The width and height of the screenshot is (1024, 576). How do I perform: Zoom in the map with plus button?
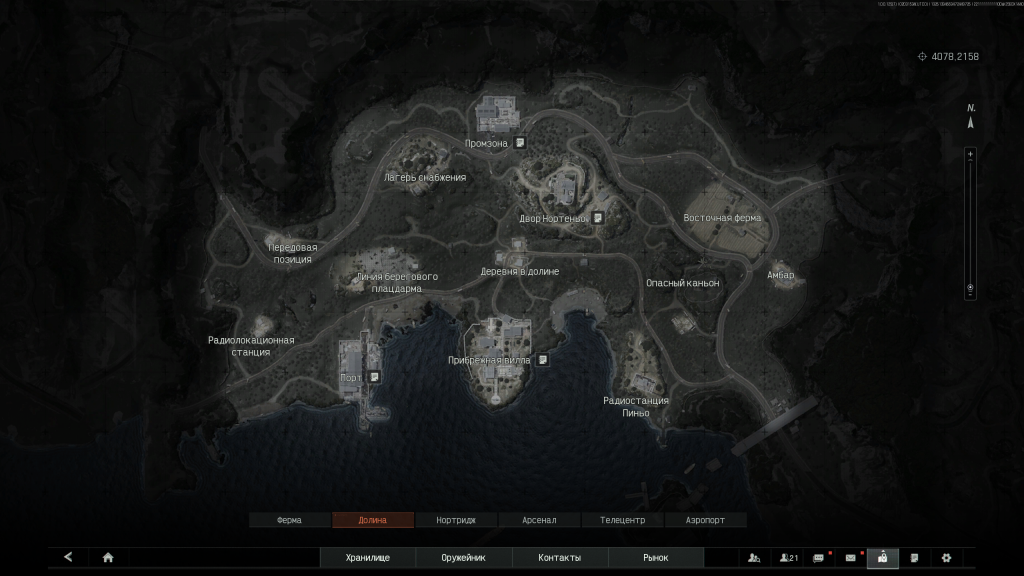(x=969, y=154)
